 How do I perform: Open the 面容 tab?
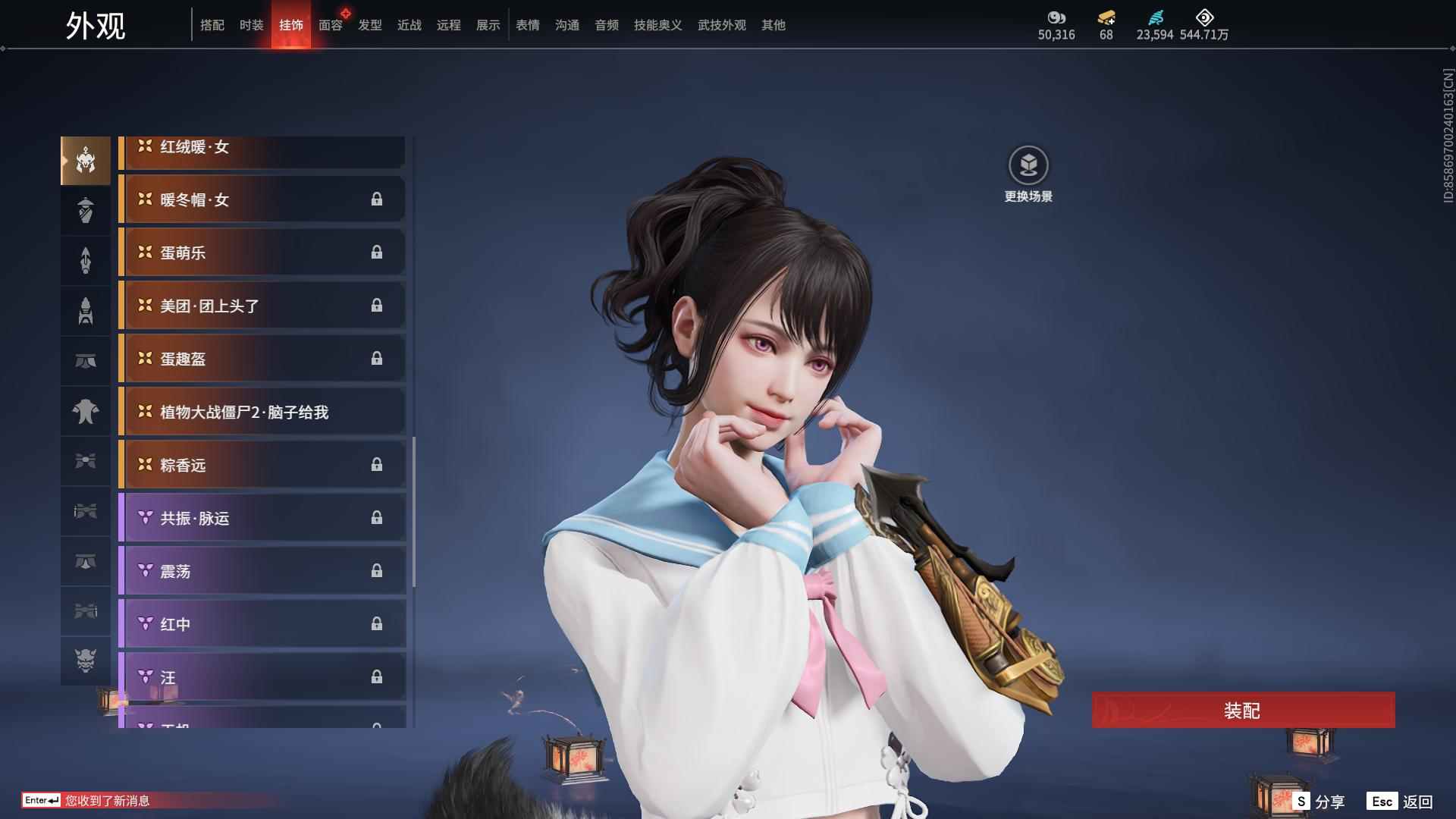pyautogui.click(x=329, y=24)
